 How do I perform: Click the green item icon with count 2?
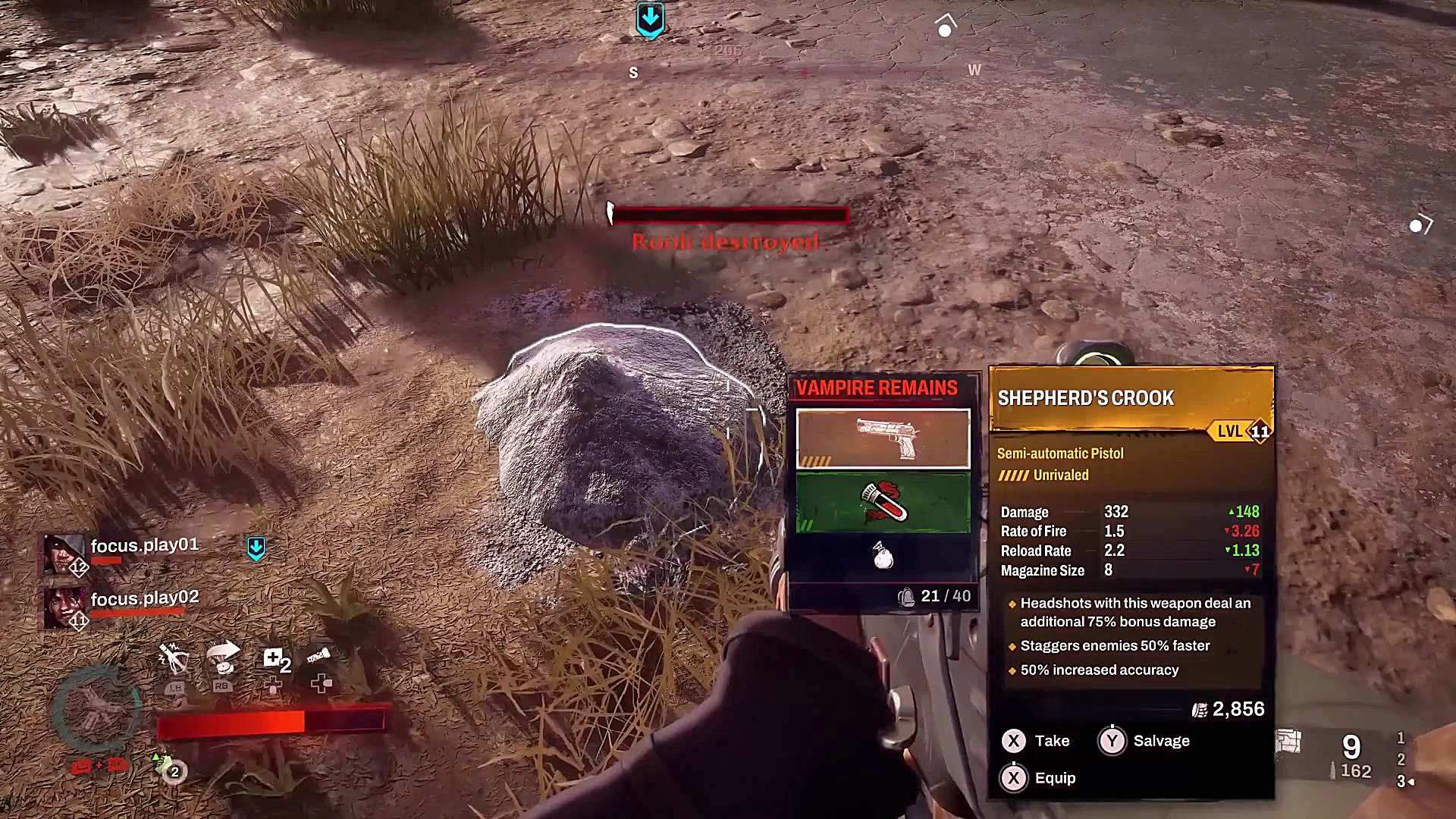tap(165, 767)
